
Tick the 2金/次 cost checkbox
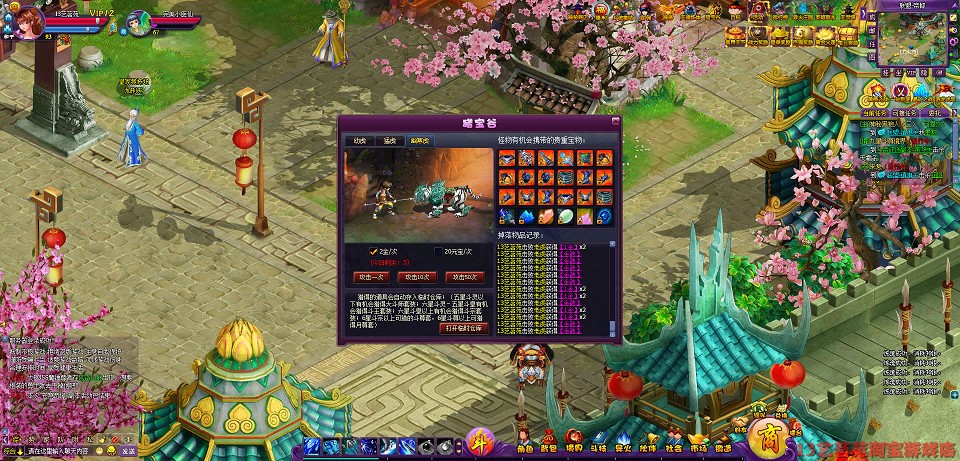374,251
